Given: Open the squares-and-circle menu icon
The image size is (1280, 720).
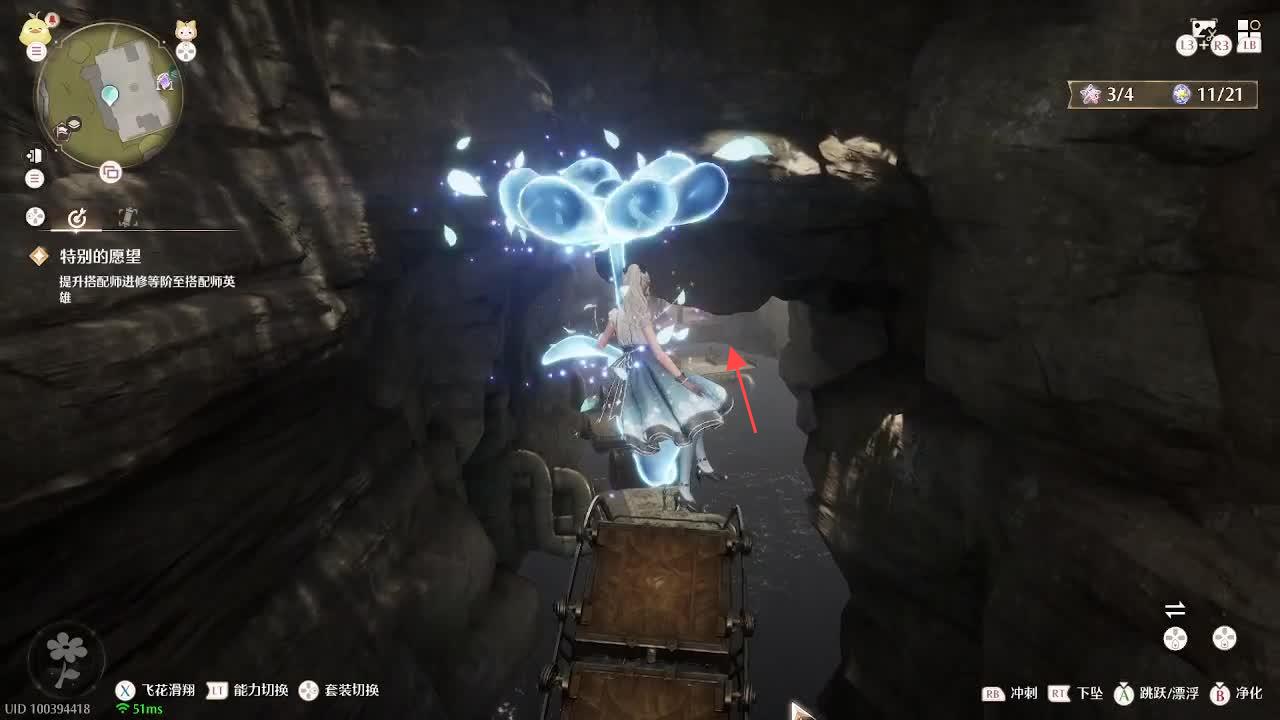Looking at the screenshot, I should click(x=1249, y=29).
